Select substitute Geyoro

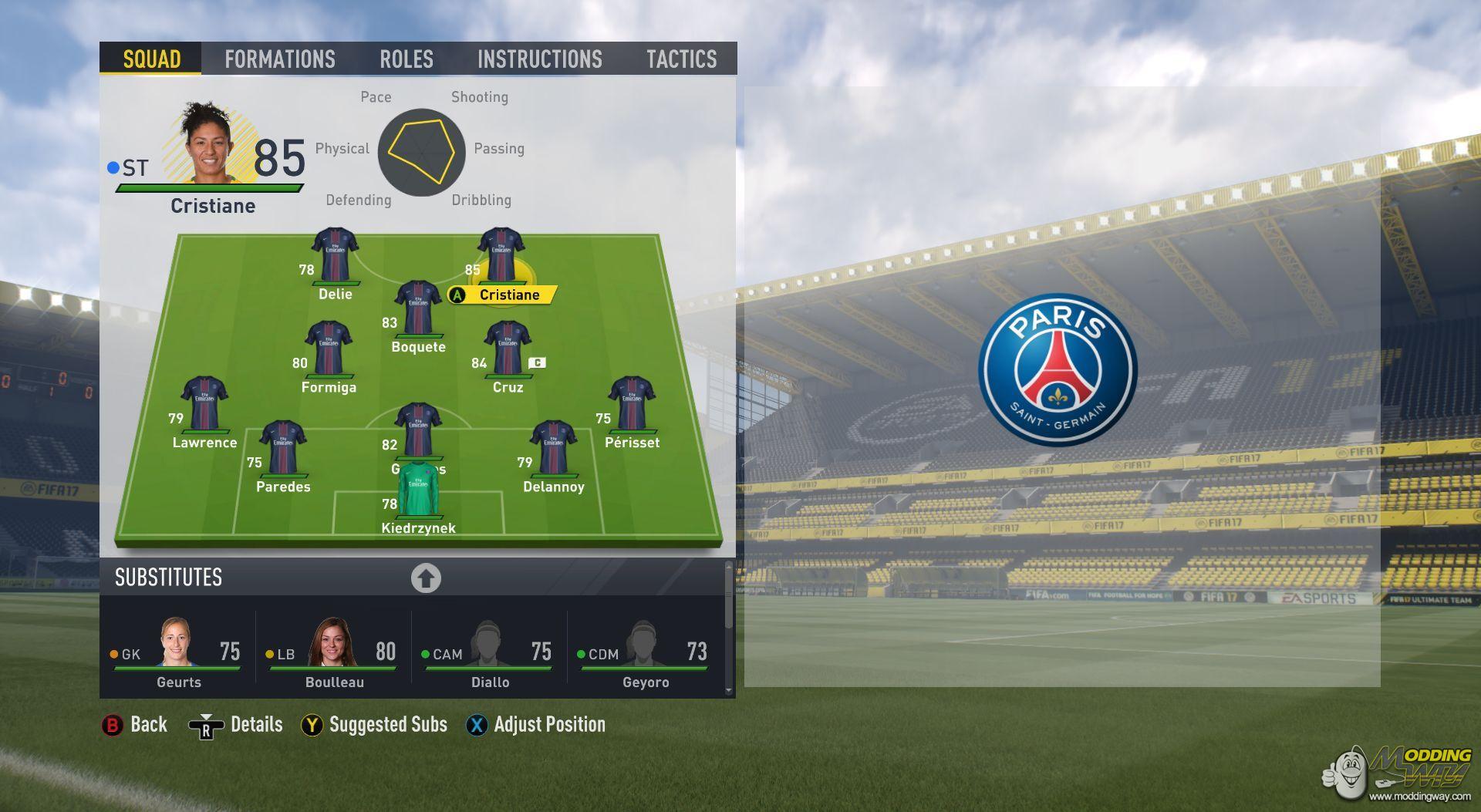coord(646,652)
